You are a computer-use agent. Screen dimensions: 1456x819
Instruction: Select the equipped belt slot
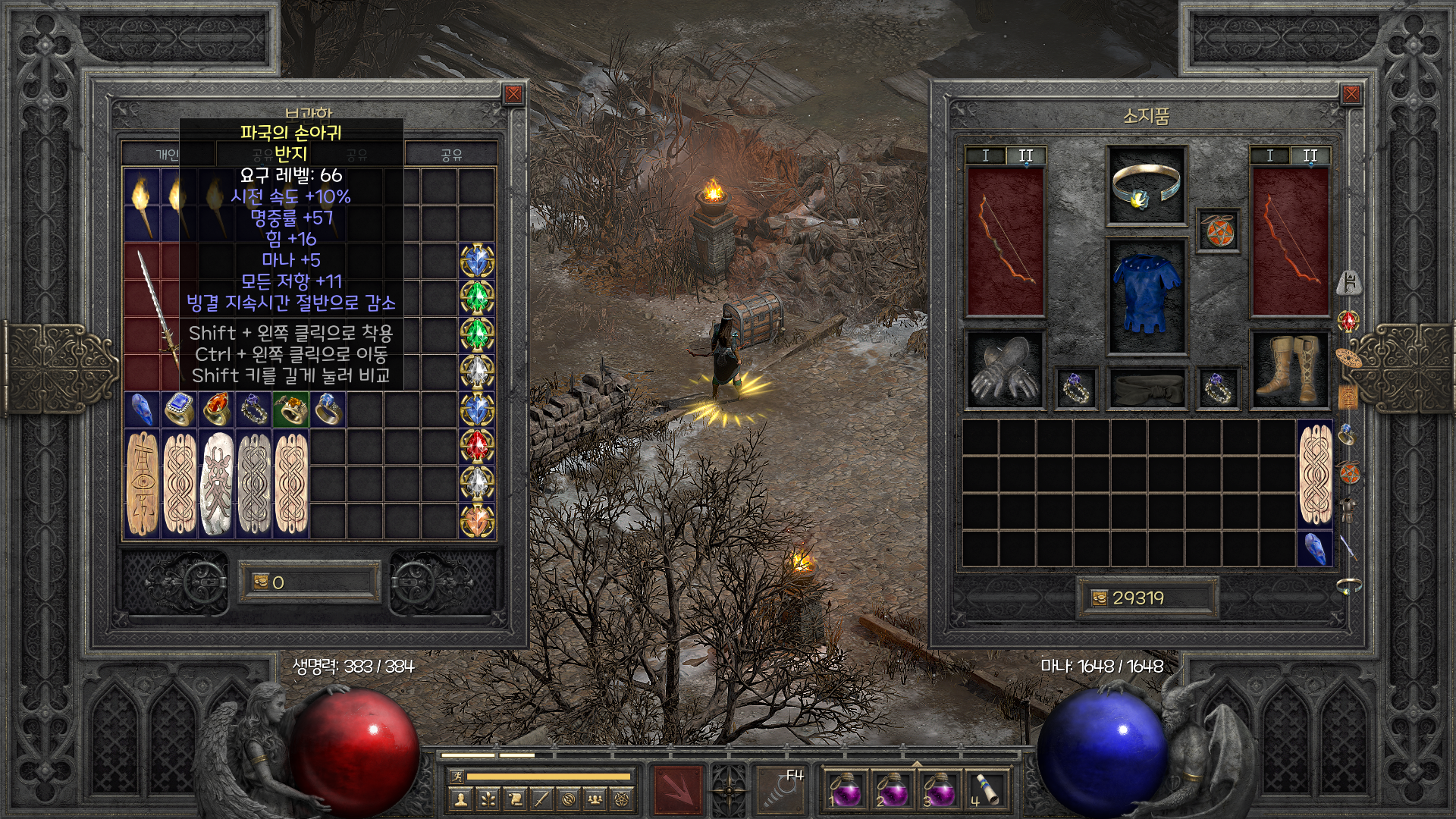pyautogui.click(x=1146, y=389)
